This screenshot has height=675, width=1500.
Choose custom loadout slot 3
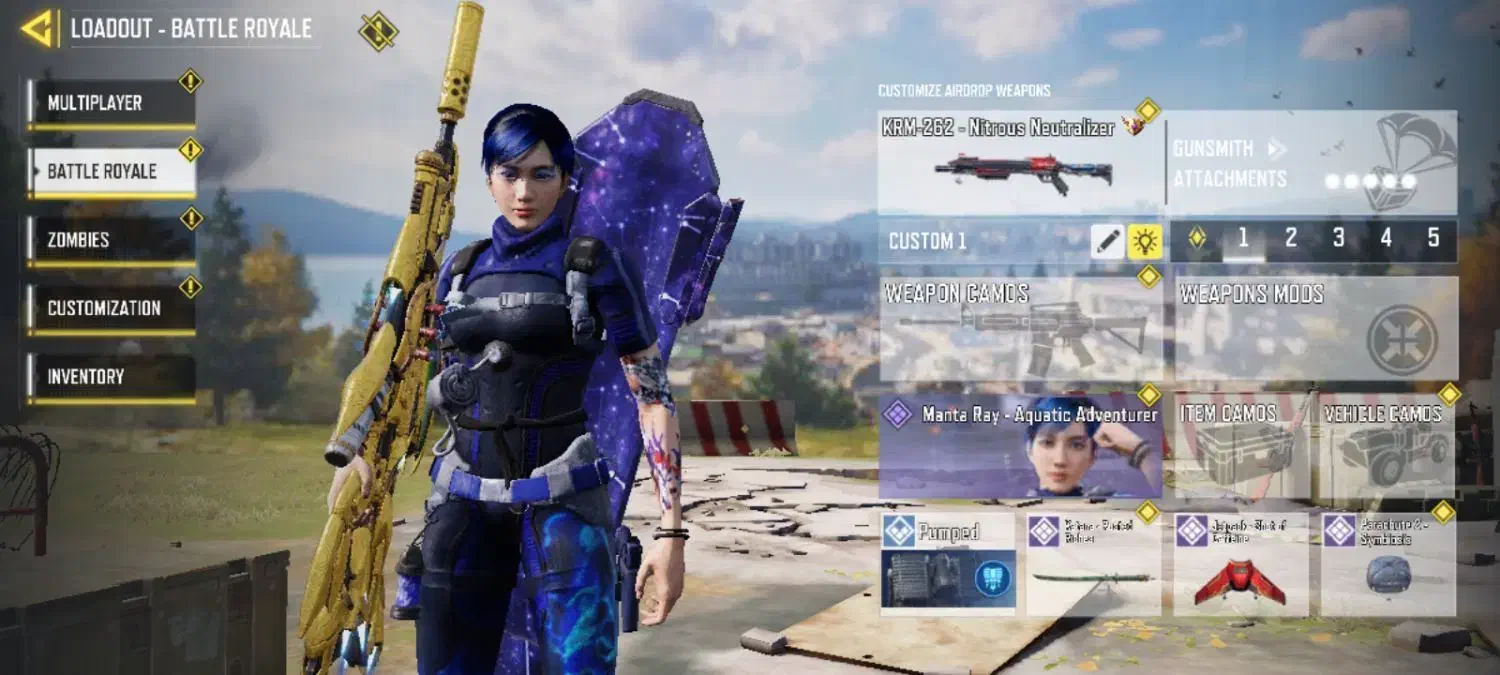point(1338,238)
